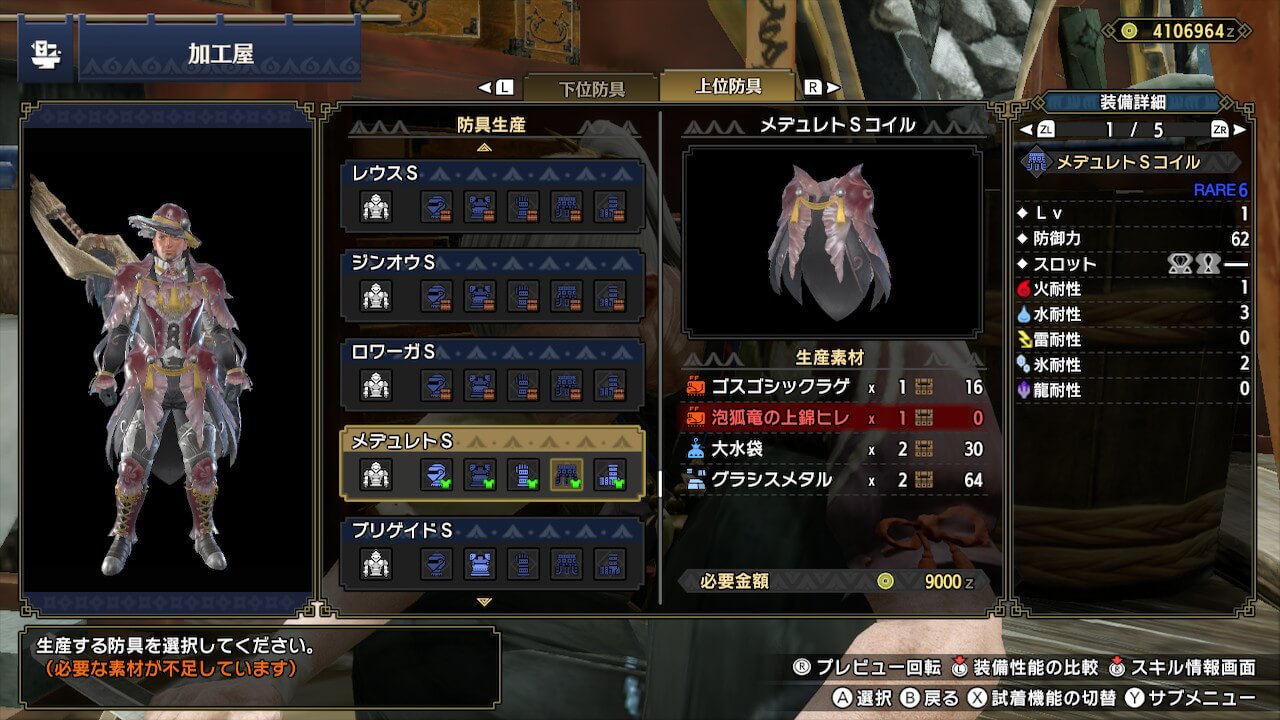Select the メデュレトS full set icon
The width and height of the screenshot is (1280, 720).
pos(376,475)
